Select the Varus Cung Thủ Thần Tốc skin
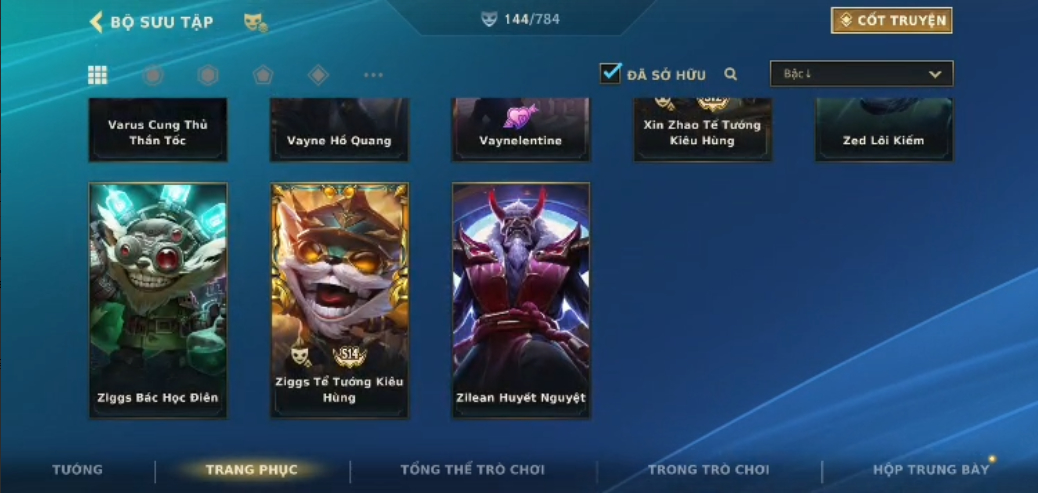Viewport: 1038px width, 493px height. 158,130
